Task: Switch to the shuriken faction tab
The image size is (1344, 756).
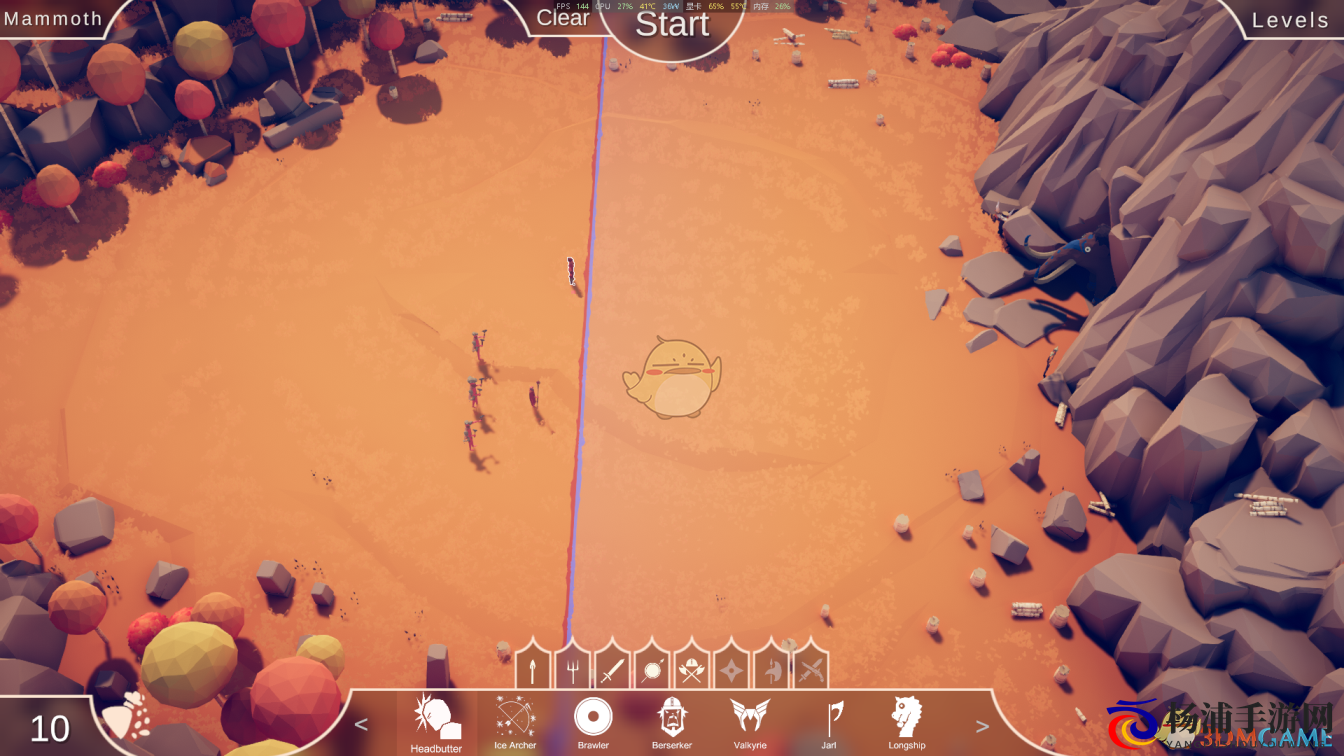Action: (731, 668)
